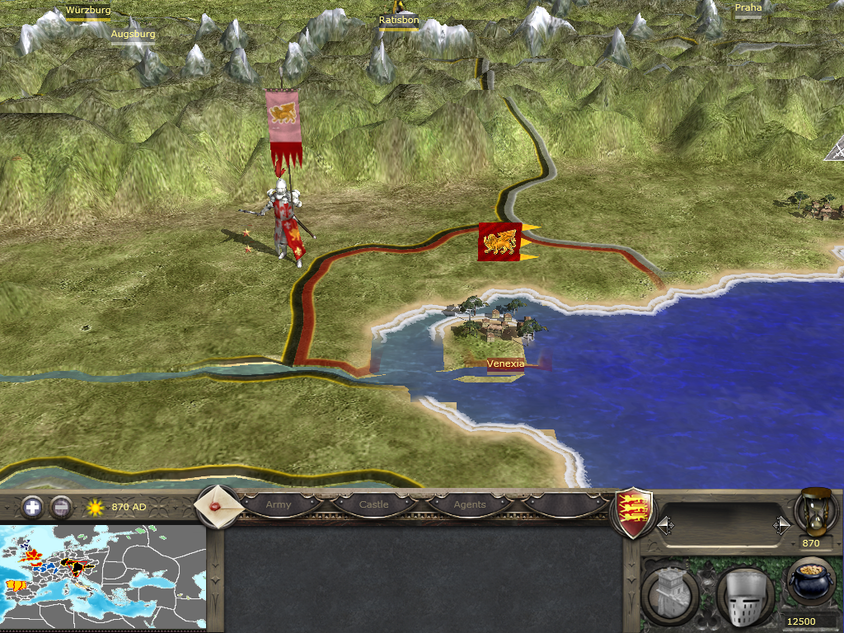
Task: Switch to the Castle tab
Action: (x=373, y=505)
